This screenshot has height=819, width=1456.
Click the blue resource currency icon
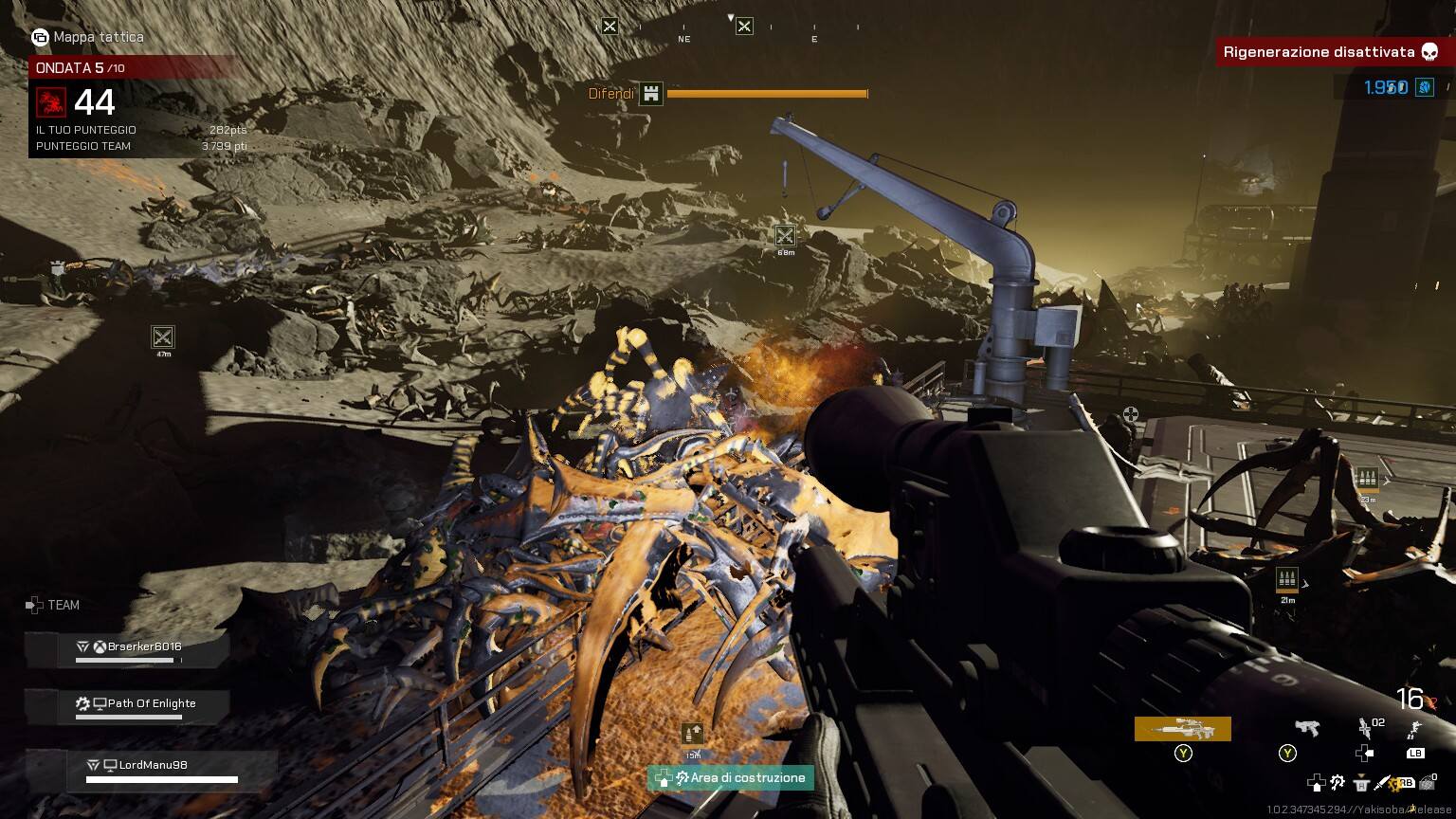[x=1424, y=87]
